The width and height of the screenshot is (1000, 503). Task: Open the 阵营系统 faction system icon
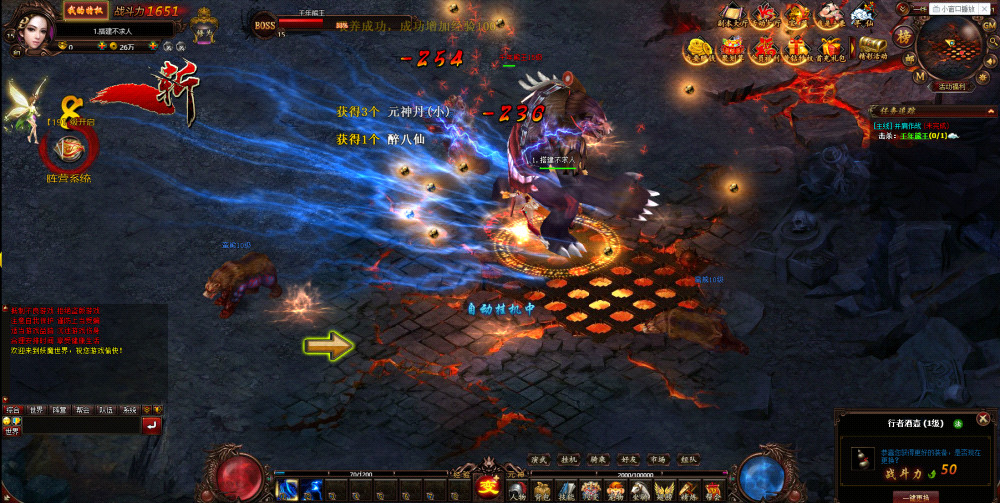coord(69,152)
